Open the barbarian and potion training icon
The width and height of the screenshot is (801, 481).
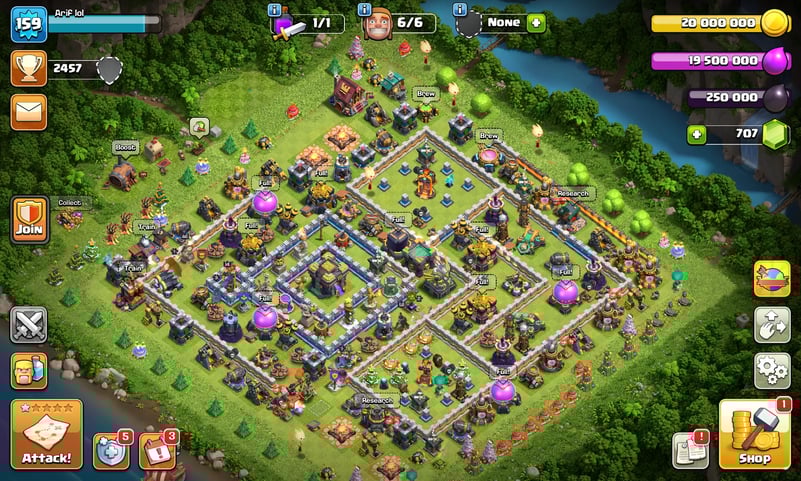[29, 371]
